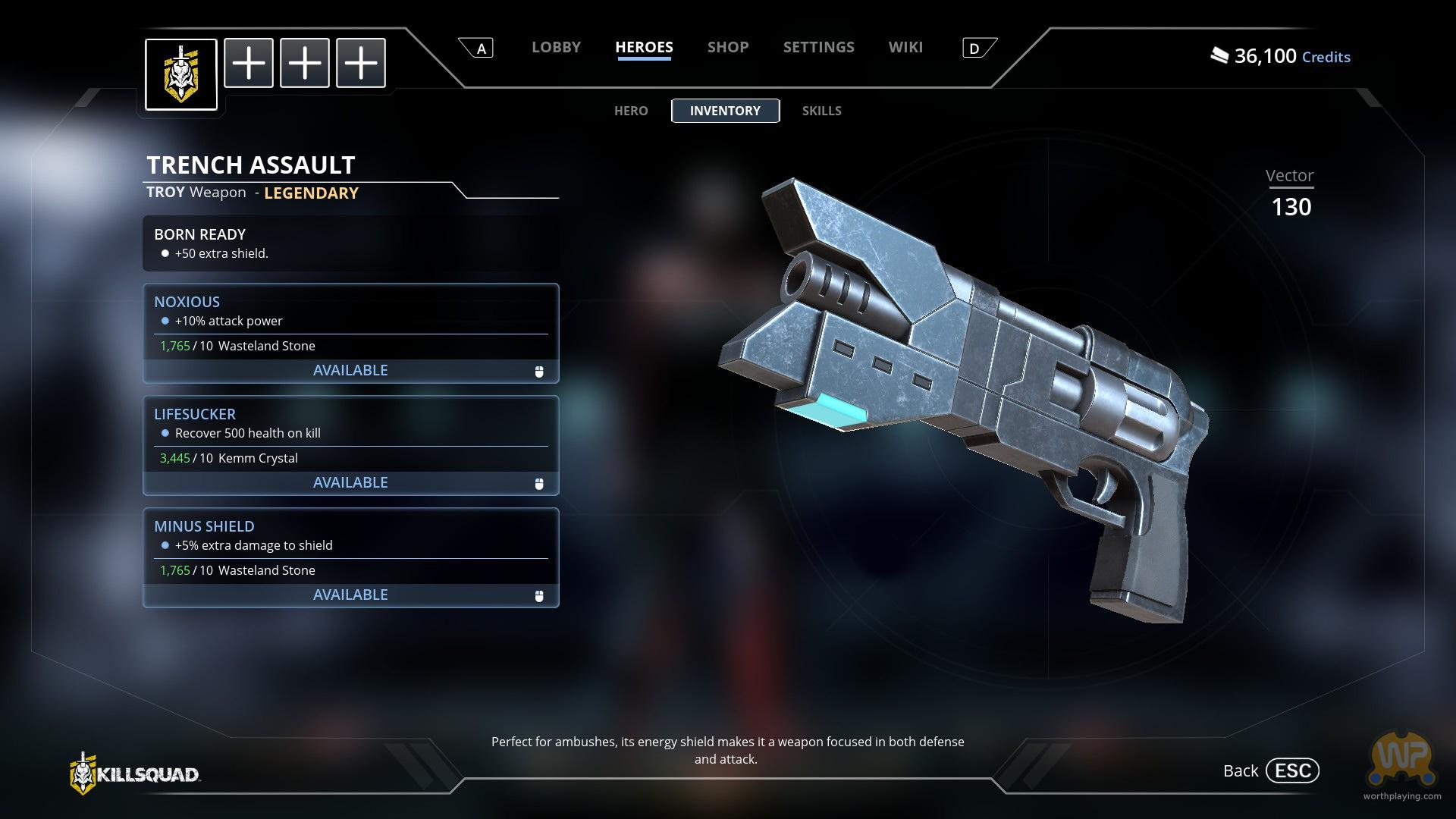The height and width of the screenshot is (819, 1456).
Task: Go to the Shop
Action: 728,47
